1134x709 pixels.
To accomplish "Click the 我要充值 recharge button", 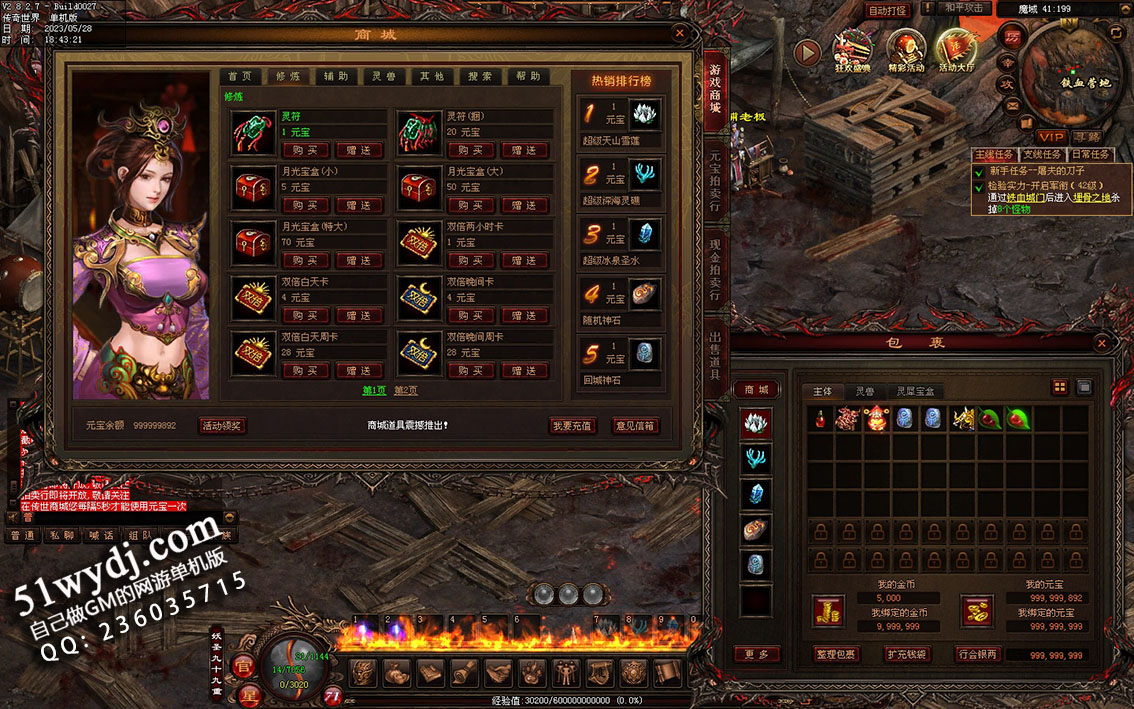I will coord(573,425).
